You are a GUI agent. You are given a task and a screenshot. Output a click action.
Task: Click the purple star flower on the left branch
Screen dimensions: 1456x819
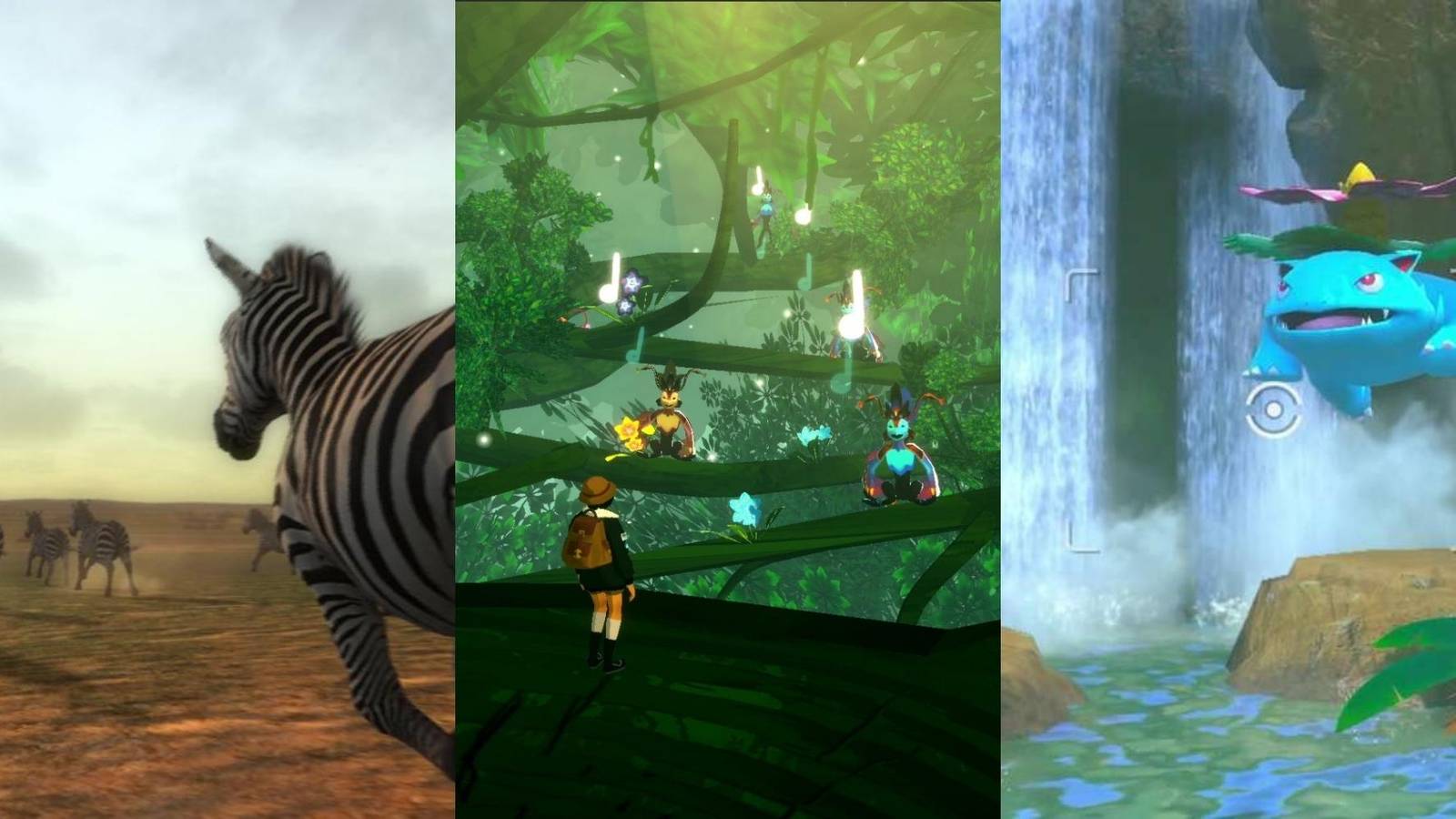[631, 282]
